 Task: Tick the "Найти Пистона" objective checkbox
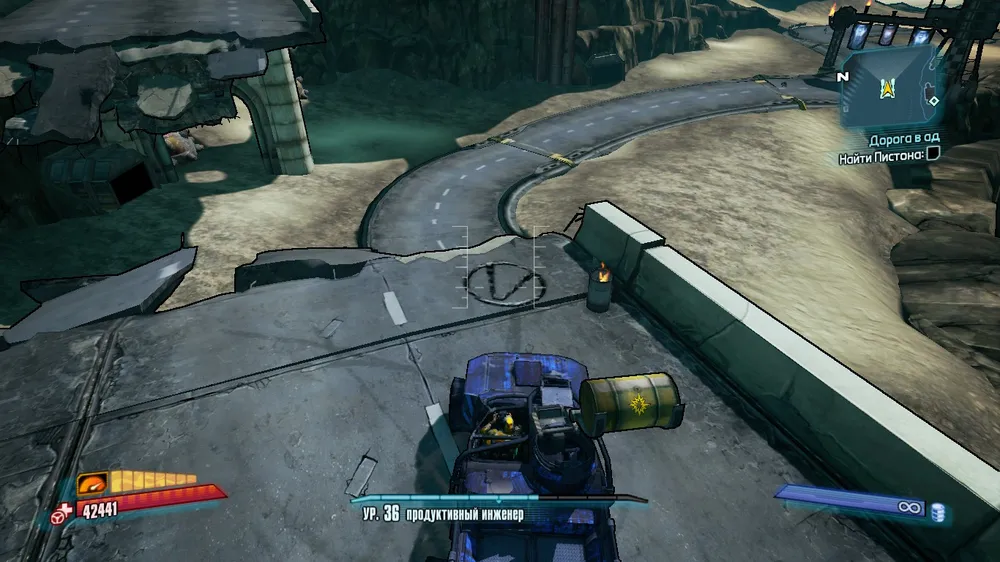pos(933,153)
